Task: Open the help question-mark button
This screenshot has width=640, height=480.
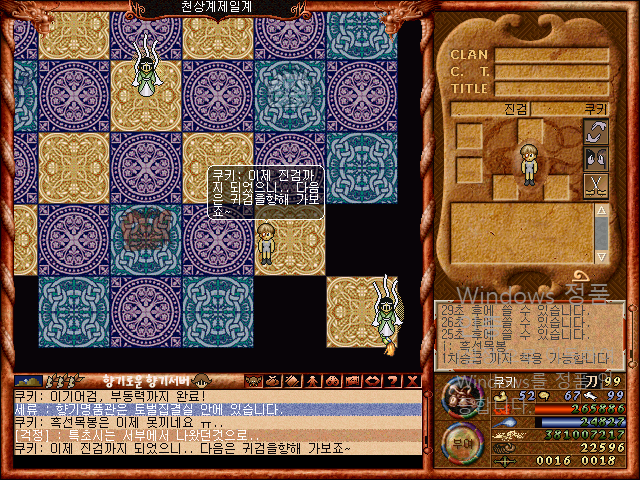Action: pos(393,380)
